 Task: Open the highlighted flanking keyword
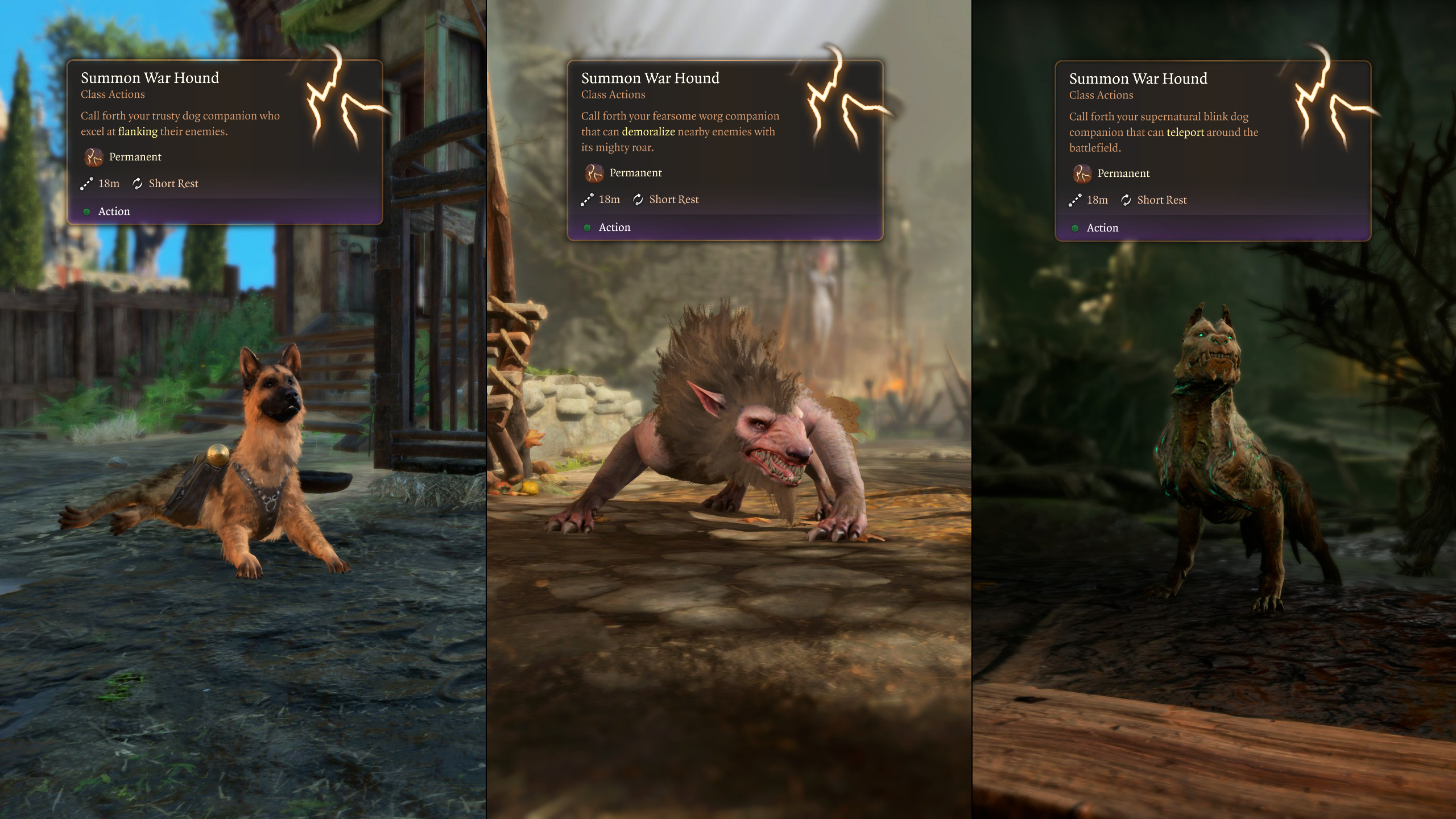point(138,131)
